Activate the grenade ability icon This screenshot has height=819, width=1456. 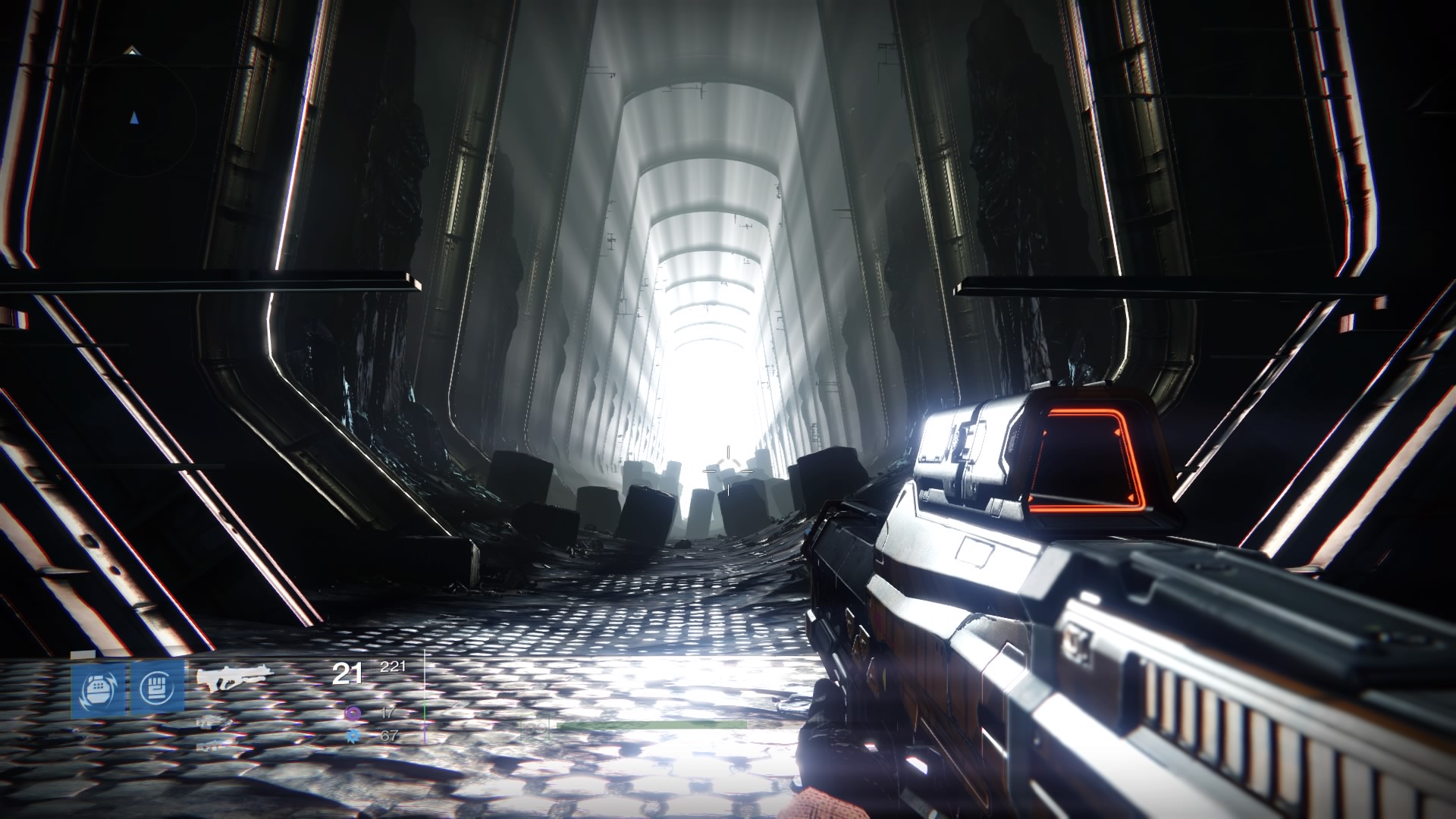click(97, 689)
